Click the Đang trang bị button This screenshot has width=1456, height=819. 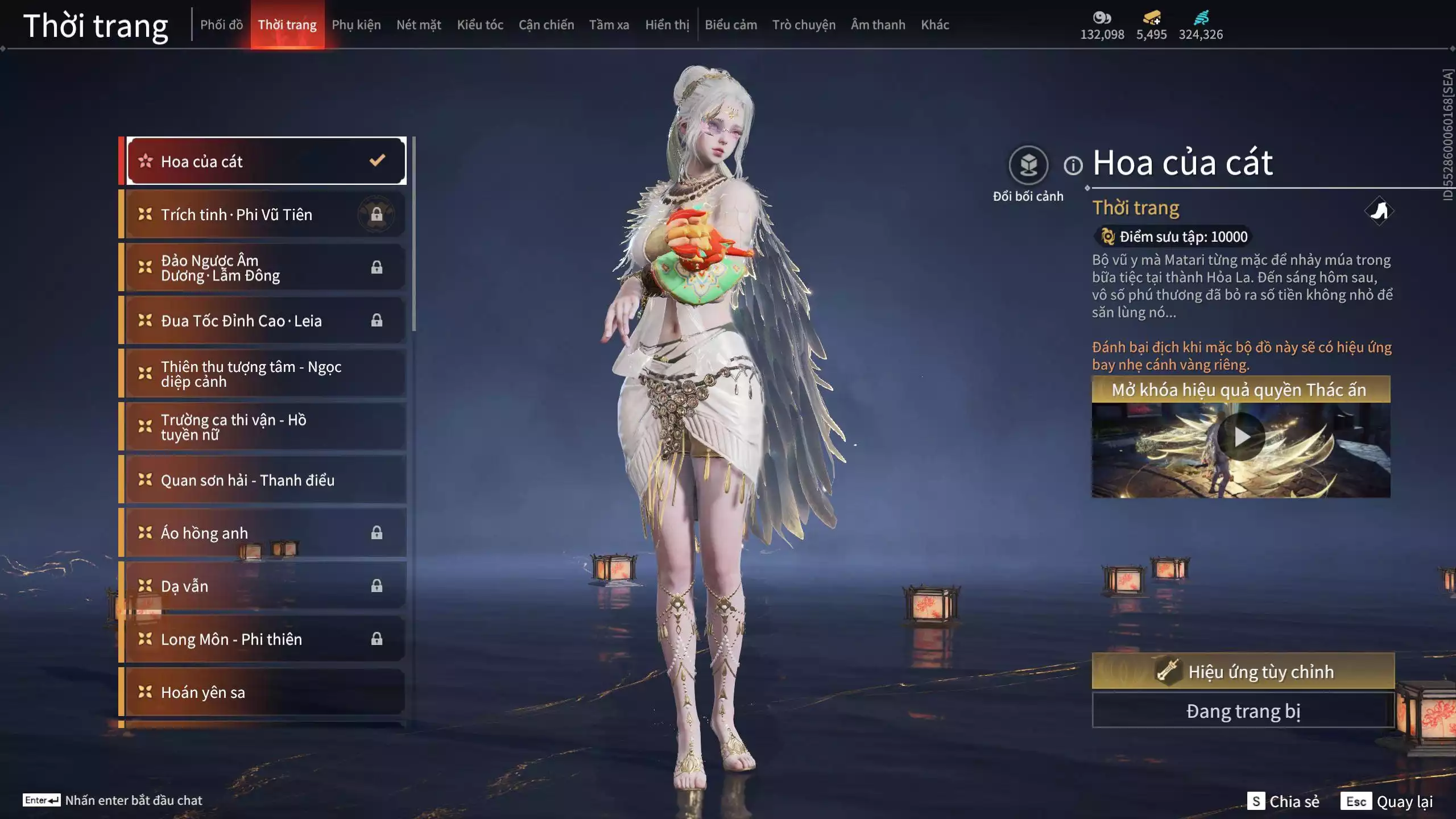click(x=1243, y=711)
